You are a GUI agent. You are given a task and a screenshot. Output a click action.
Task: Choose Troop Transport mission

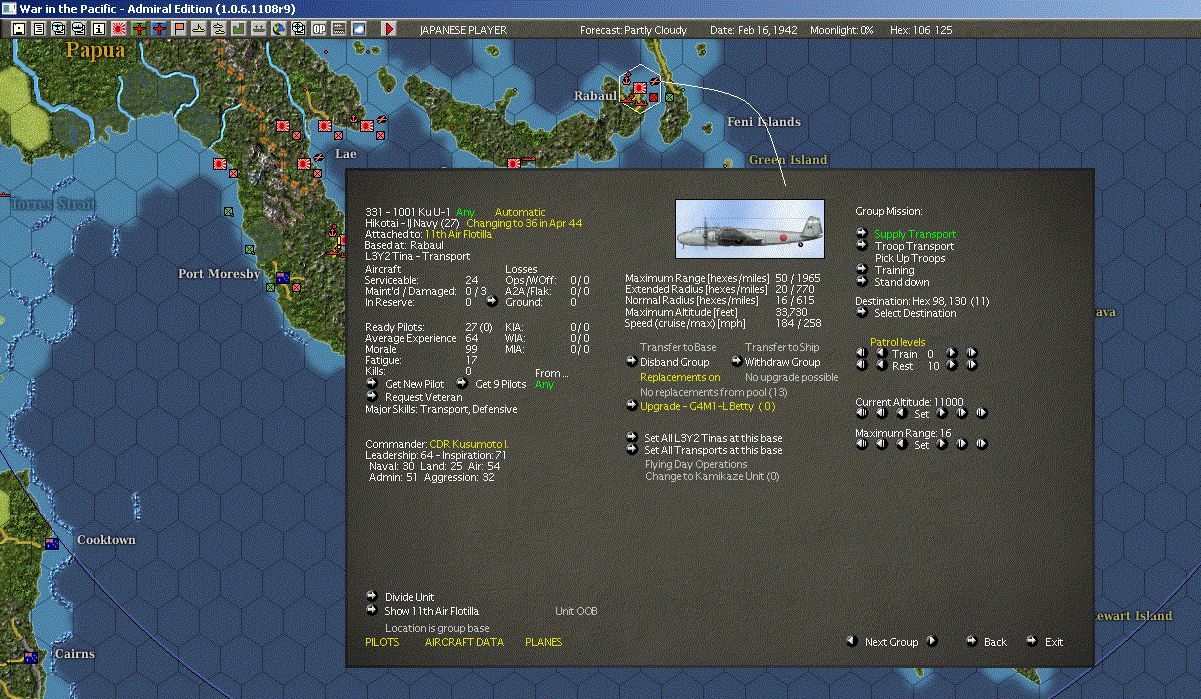(914, 246)
